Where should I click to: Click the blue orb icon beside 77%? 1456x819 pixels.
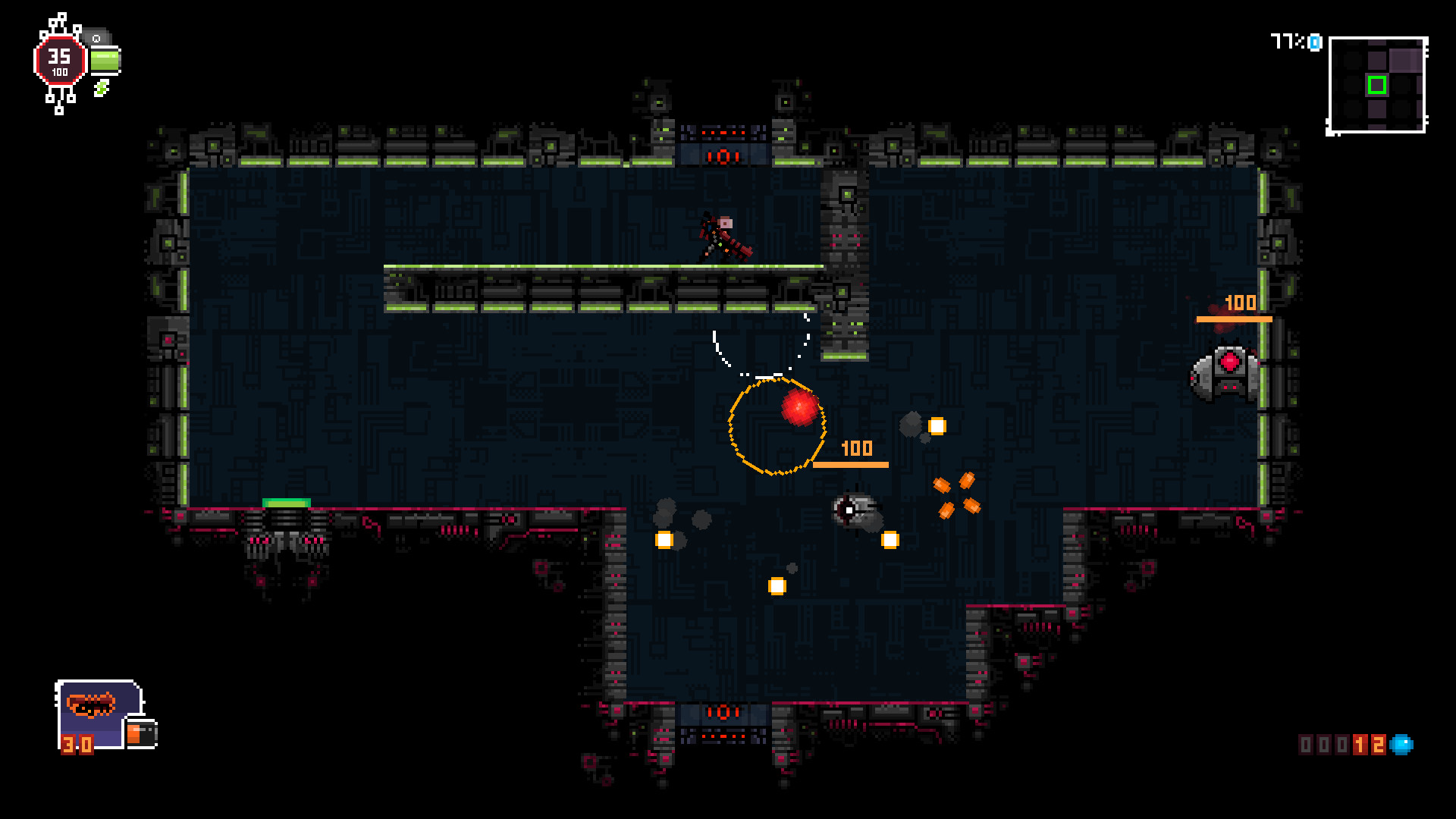coord(1314,42)
